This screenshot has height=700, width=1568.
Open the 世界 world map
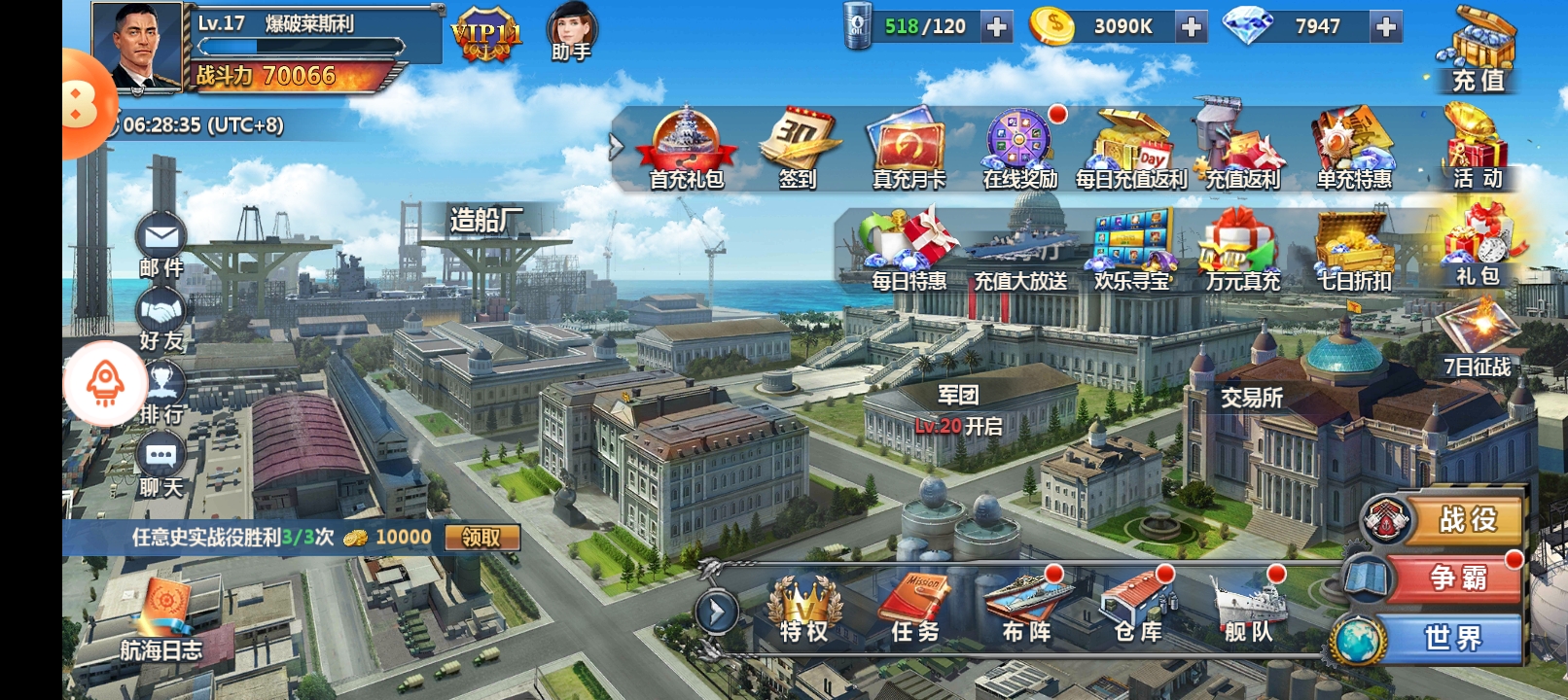pos(1449,638)
